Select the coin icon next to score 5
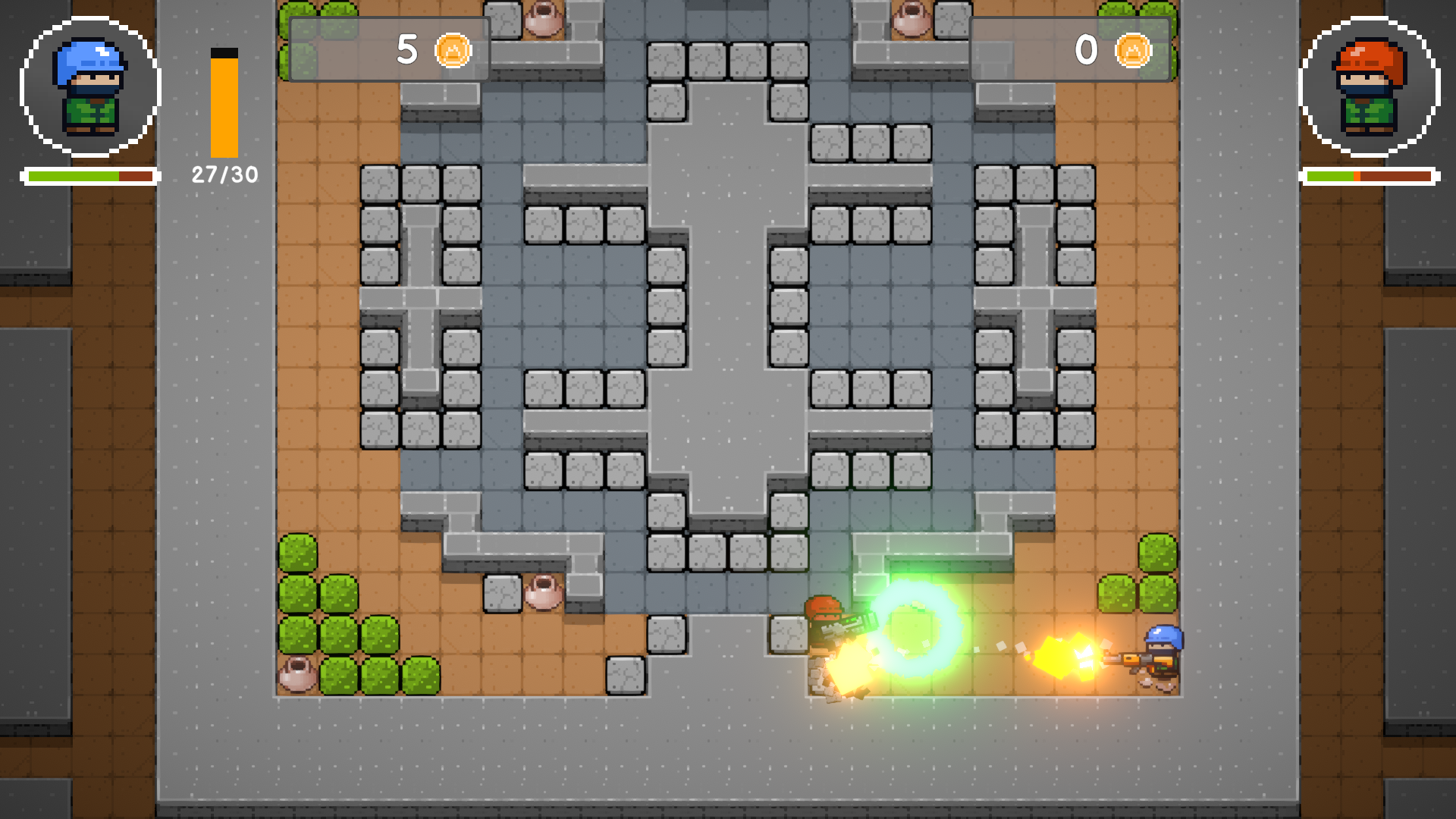Image resolution: width=1456 pixels, height=819 pixels. (454, 52)
